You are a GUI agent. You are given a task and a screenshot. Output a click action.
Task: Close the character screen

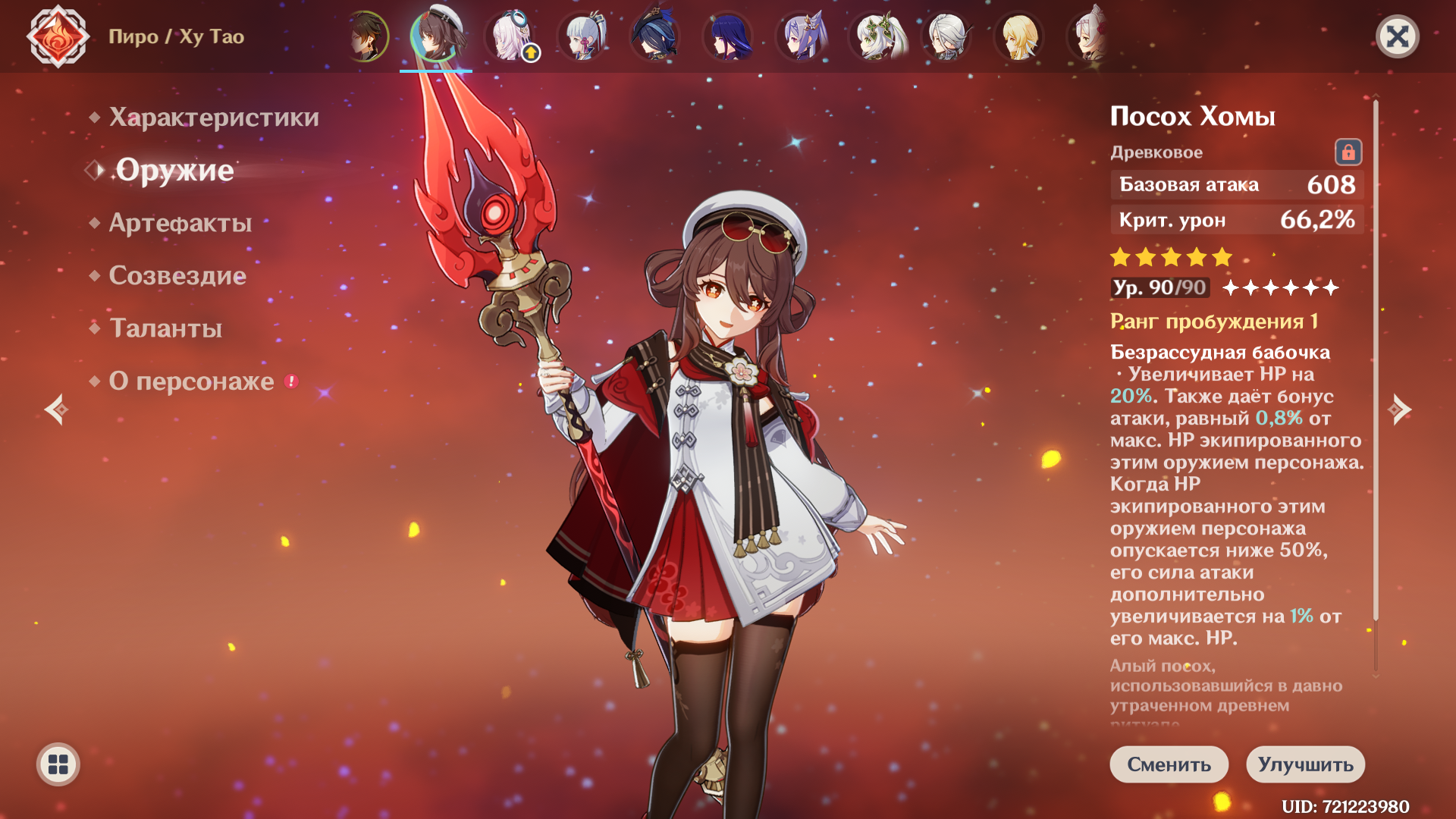point(1397,36)
